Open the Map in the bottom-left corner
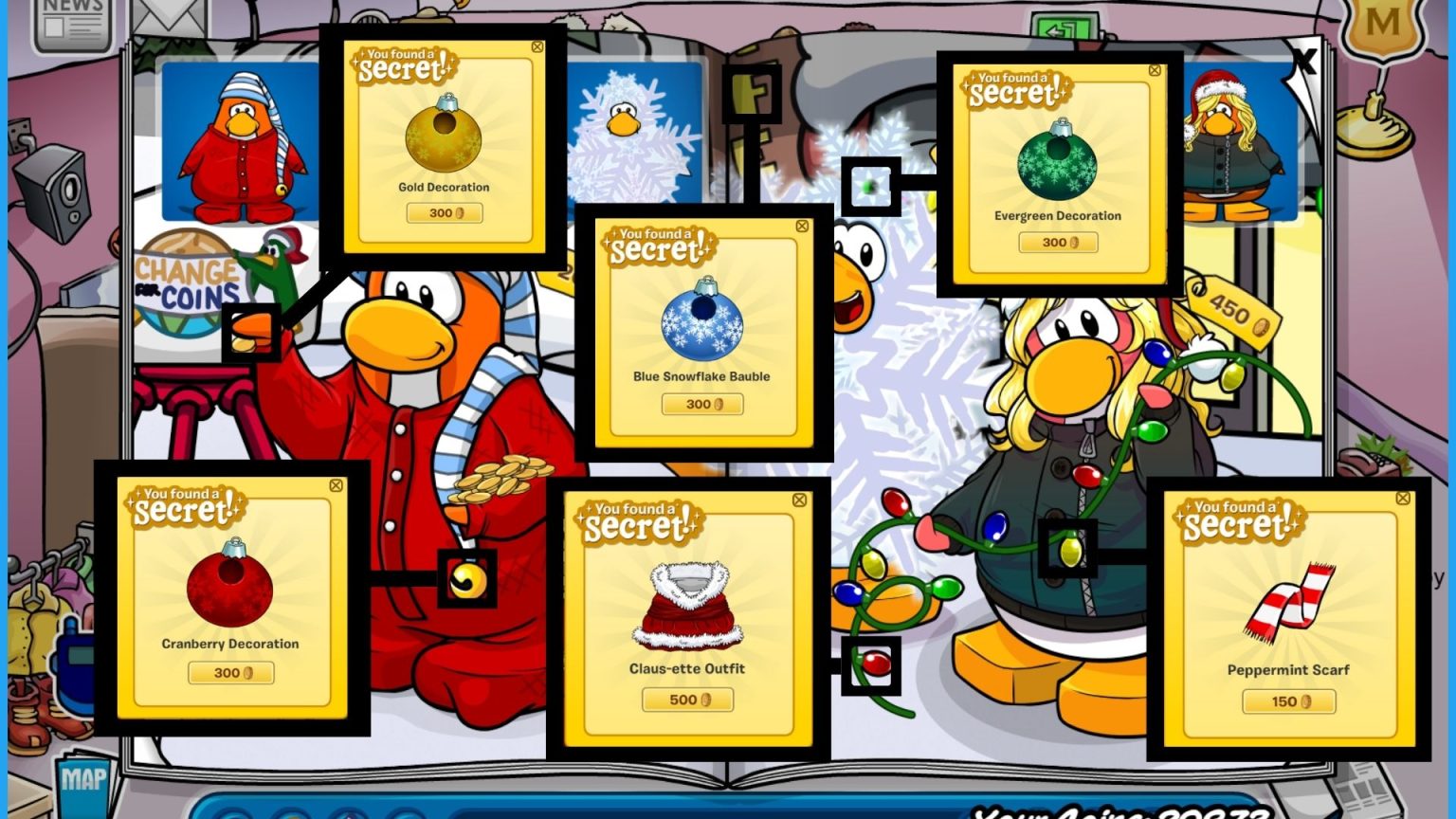The height and width of the screenshot is (819, 1456). point(83,782)
